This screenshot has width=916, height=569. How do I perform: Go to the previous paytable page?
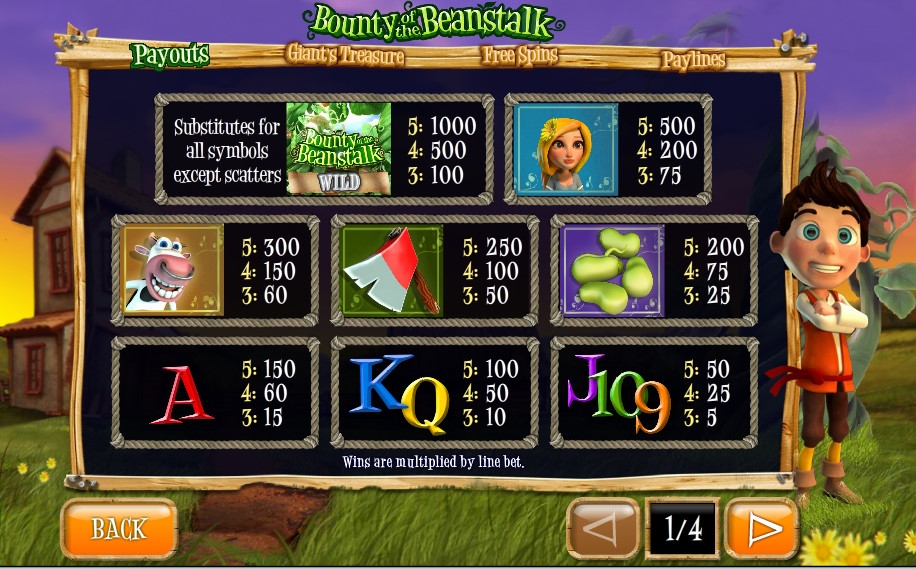[602, 528]
